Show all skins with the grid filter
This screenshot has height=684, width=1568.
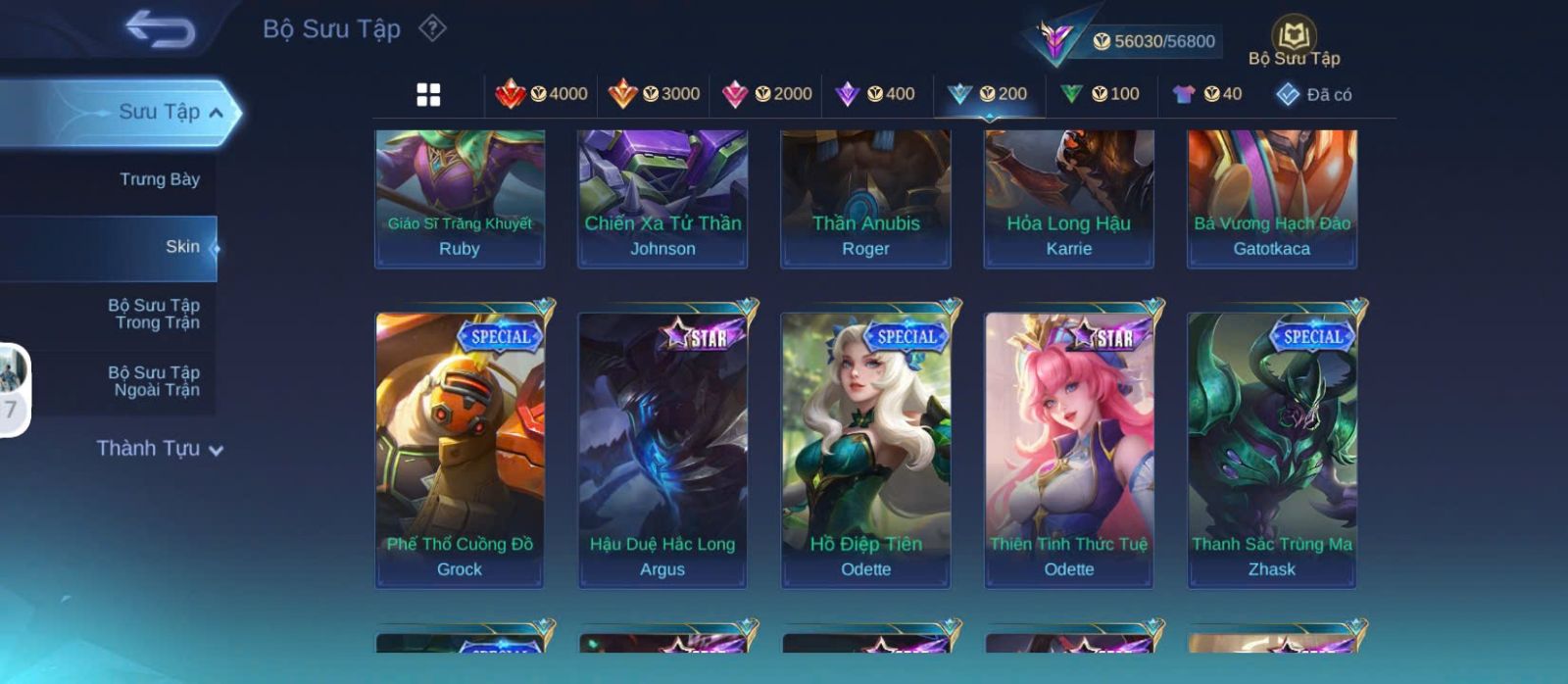(x=428, y=94)
